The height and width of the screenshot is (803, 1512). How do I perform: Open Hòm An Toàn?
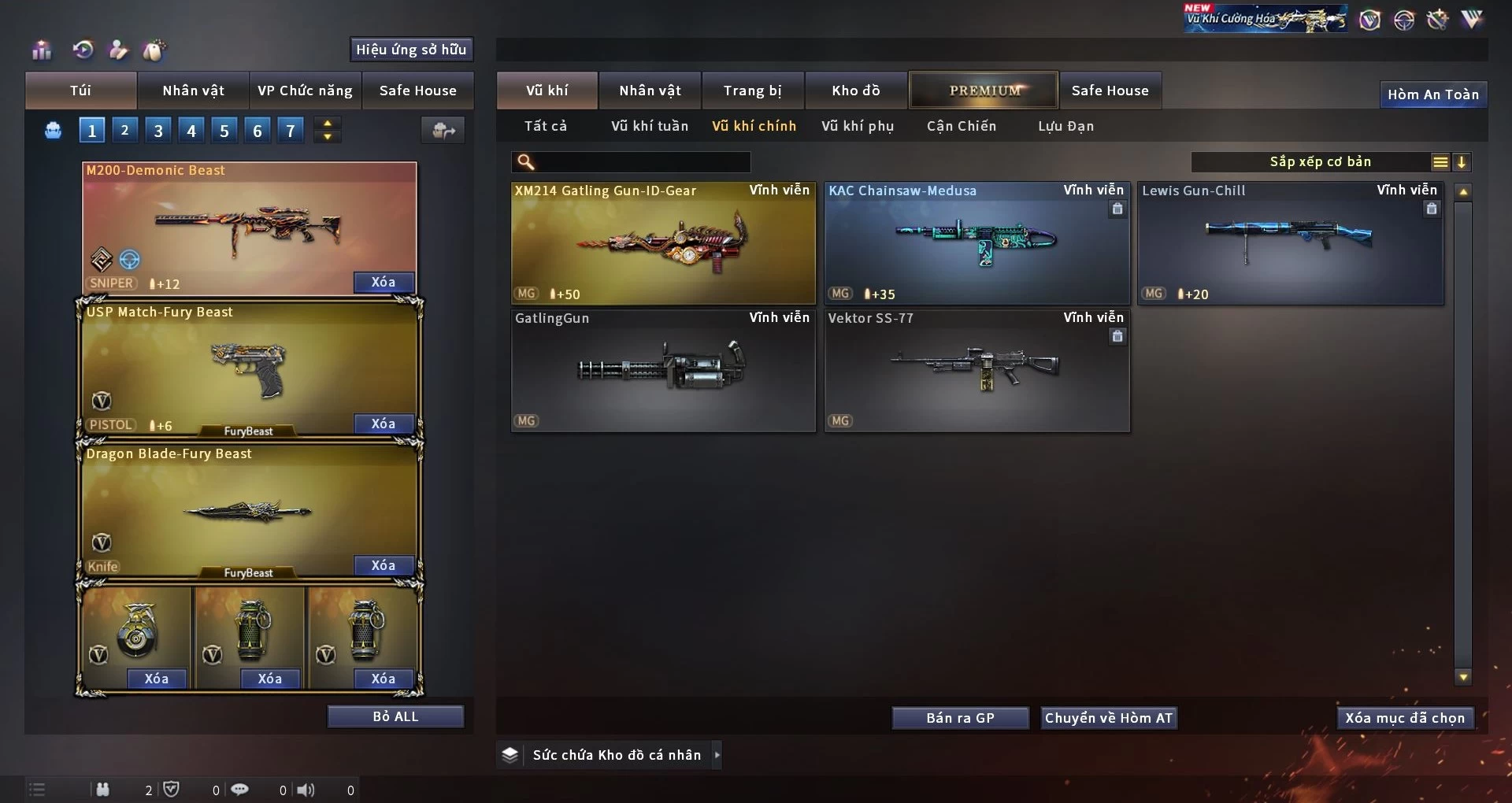point(1432,94)
